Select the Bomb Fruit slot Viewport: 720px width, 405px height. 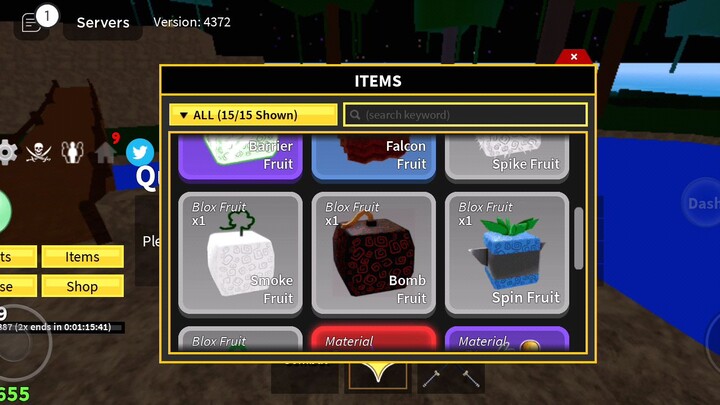373,253
